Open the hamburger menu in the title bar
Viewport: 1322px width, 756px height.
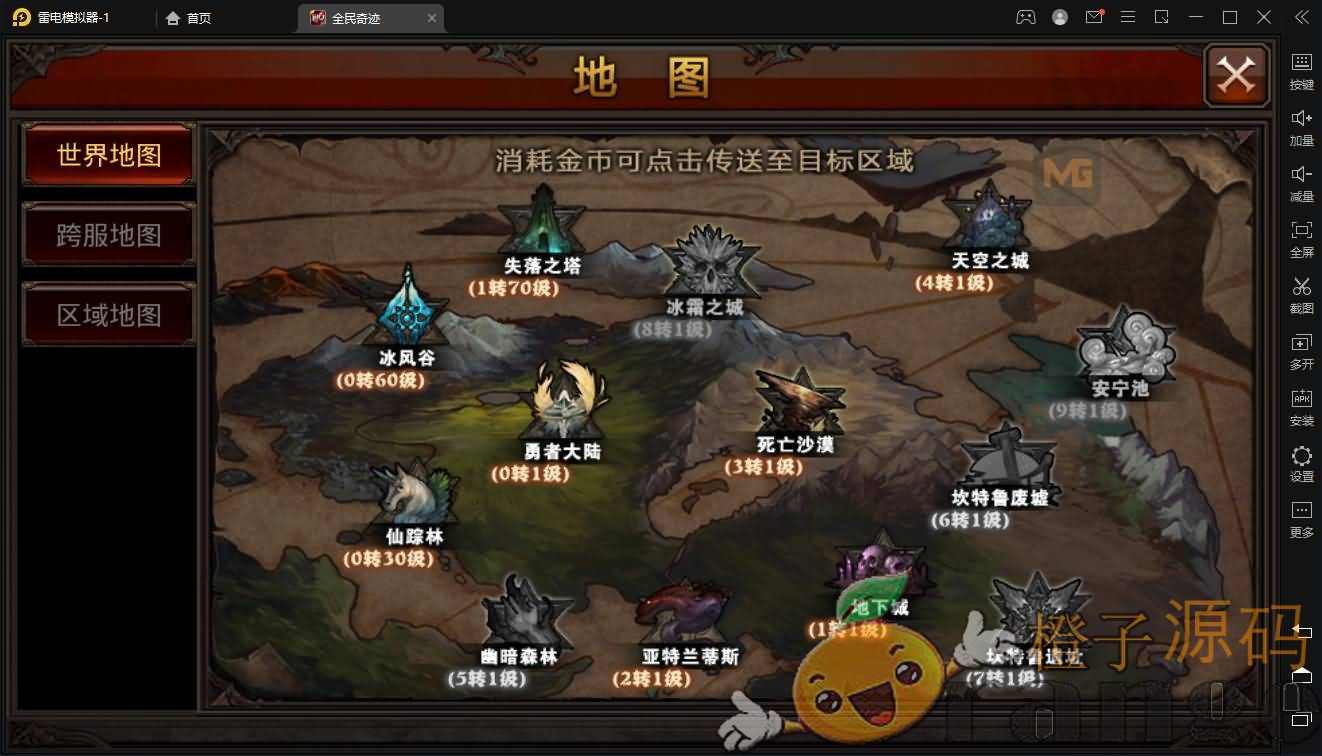coord(1128,17)
